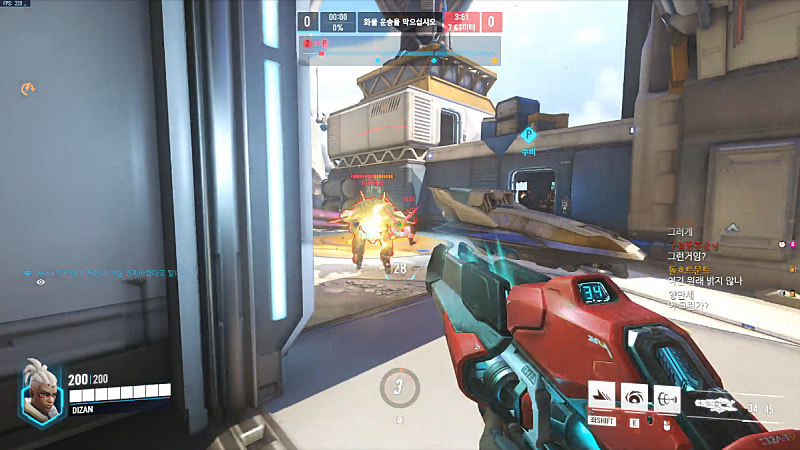
Task: Use the Disruptor Shot ability icon
Action: [x=634, y=396]
